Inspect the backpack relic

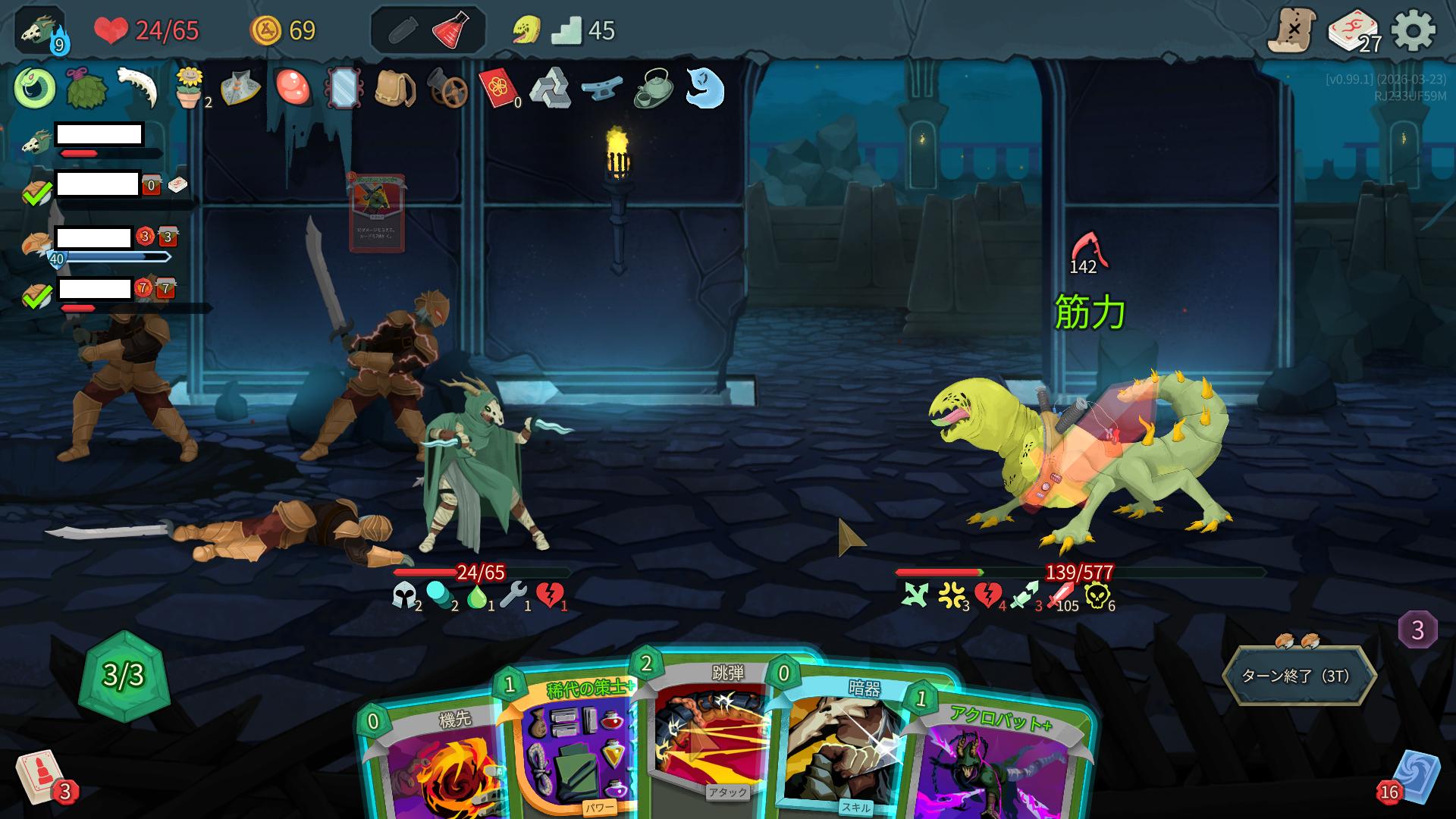(394, 89)
